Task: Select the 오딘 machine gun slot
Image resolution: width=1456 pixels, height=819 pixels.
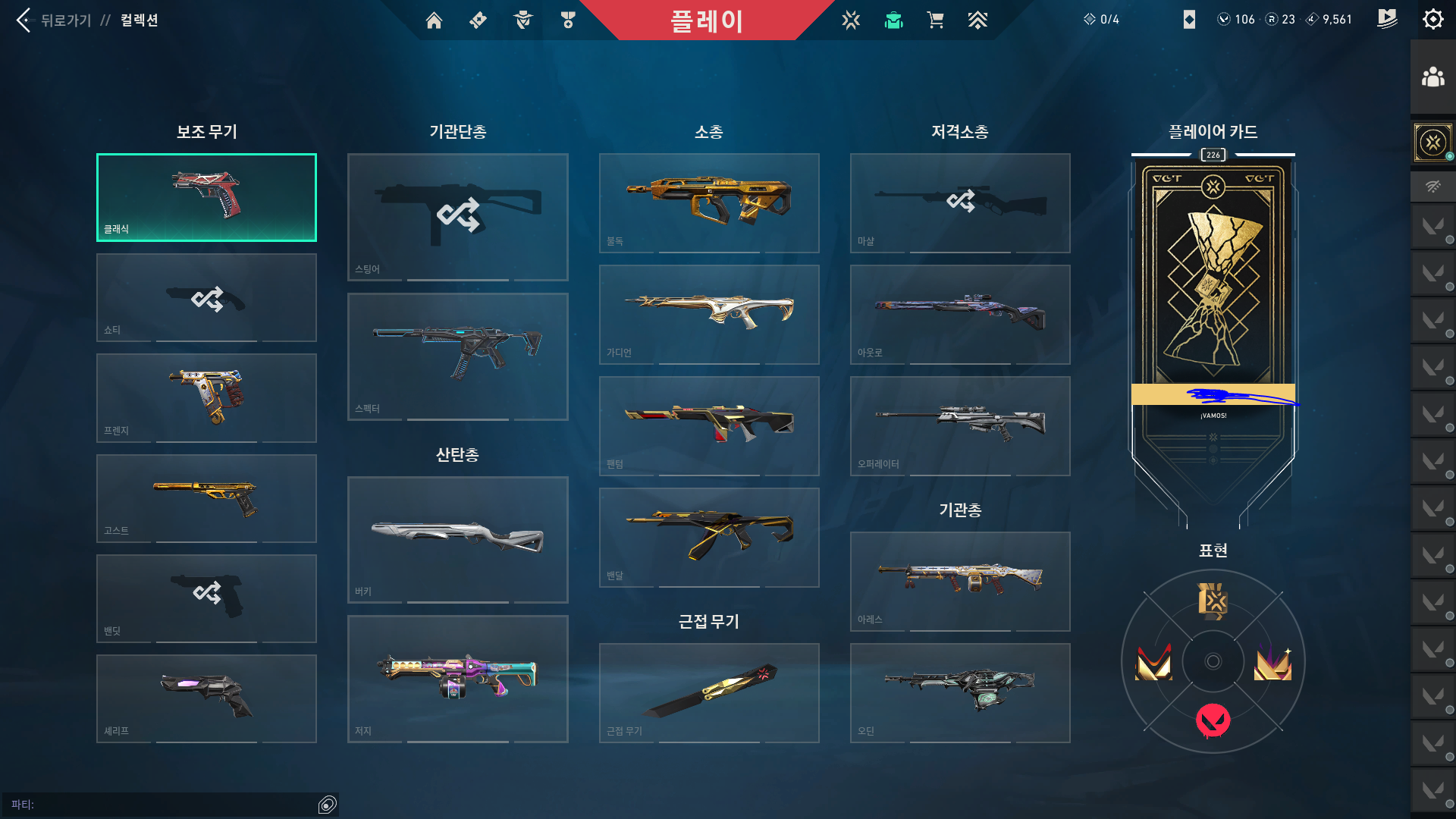Action: [x=960, y=692]
